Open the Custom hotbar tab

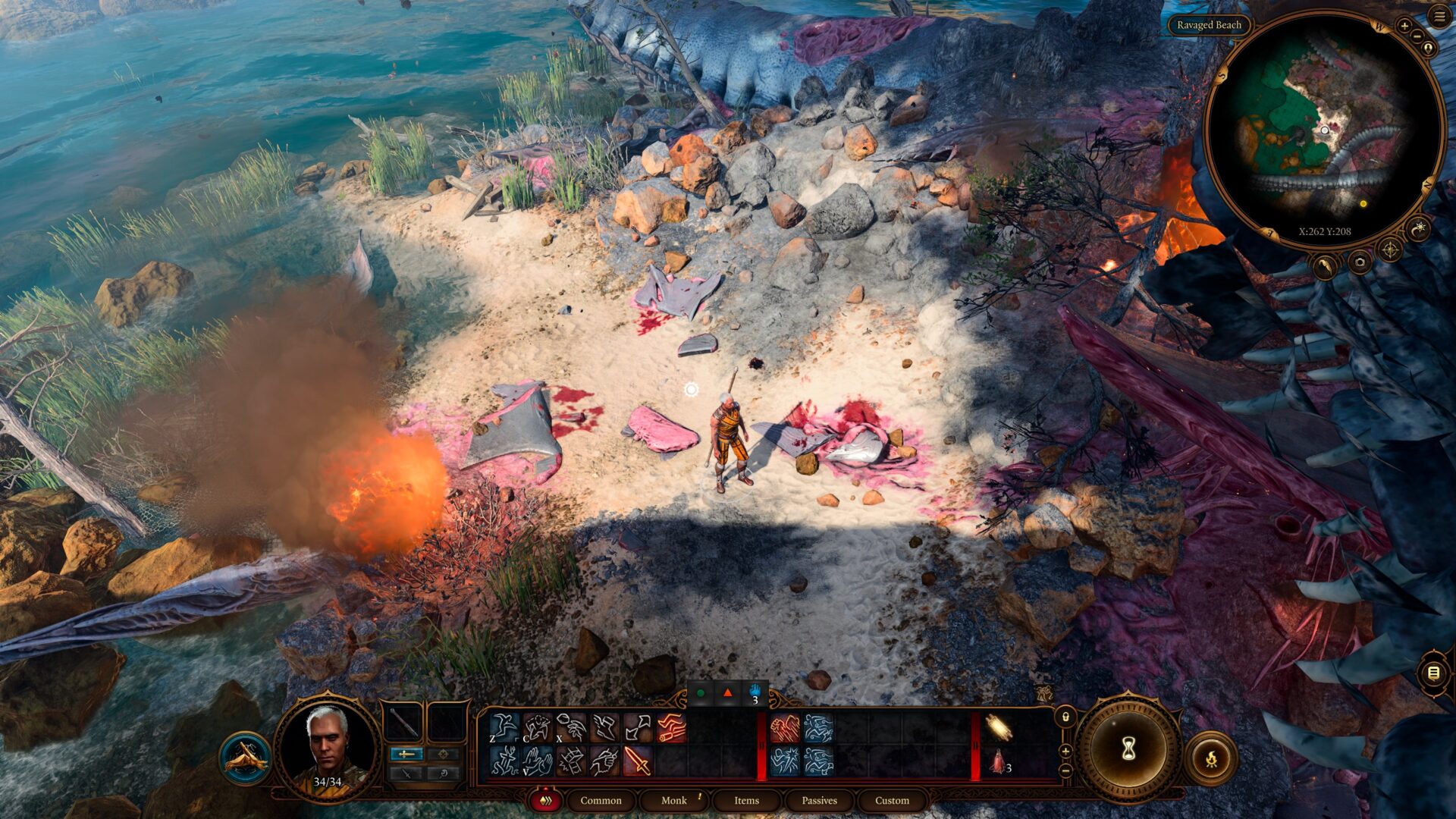pyautogui.click(x=892, y=800)
